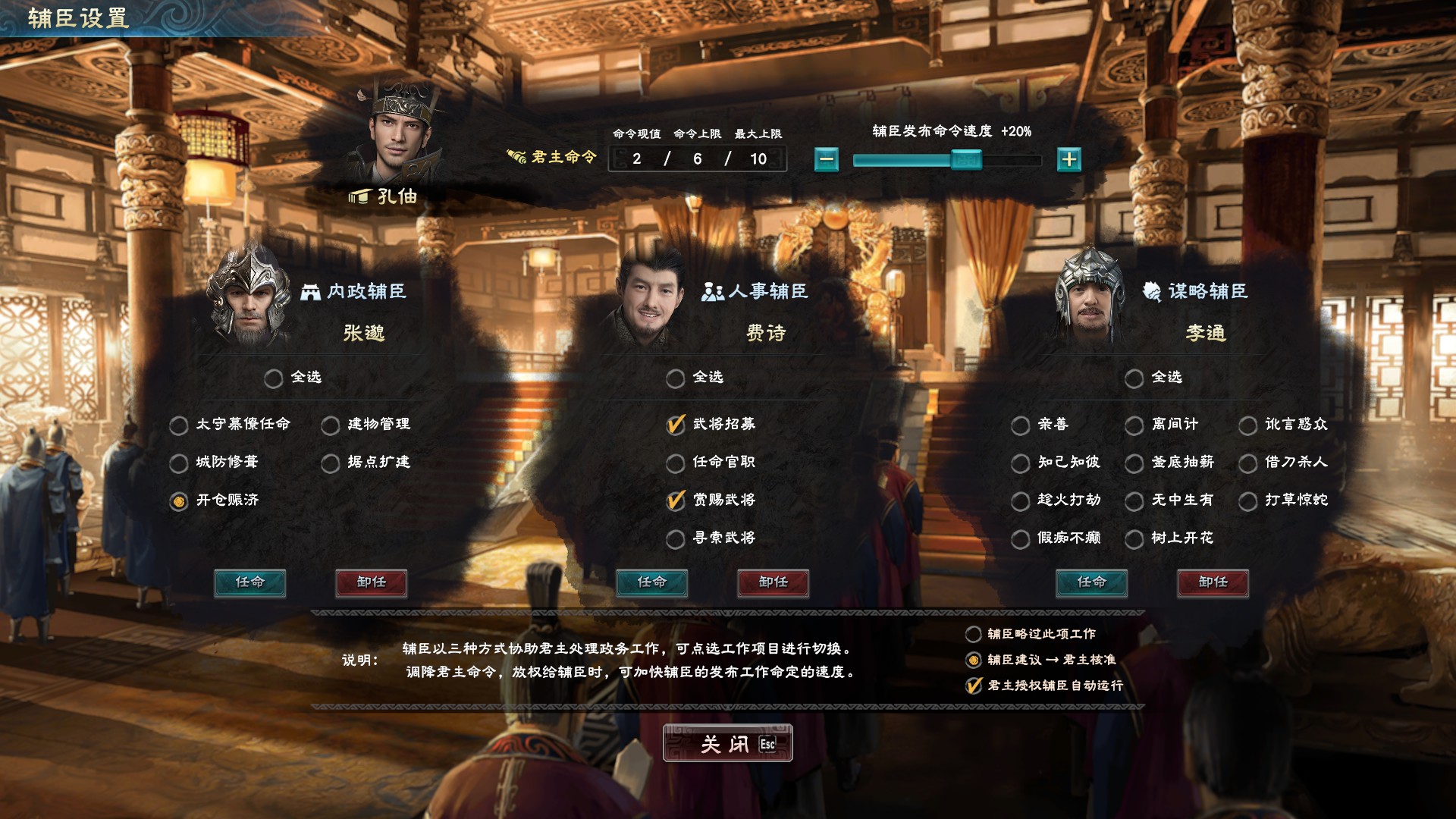Toggle the 借刀杀人 stratagem option

point(1248,463)
